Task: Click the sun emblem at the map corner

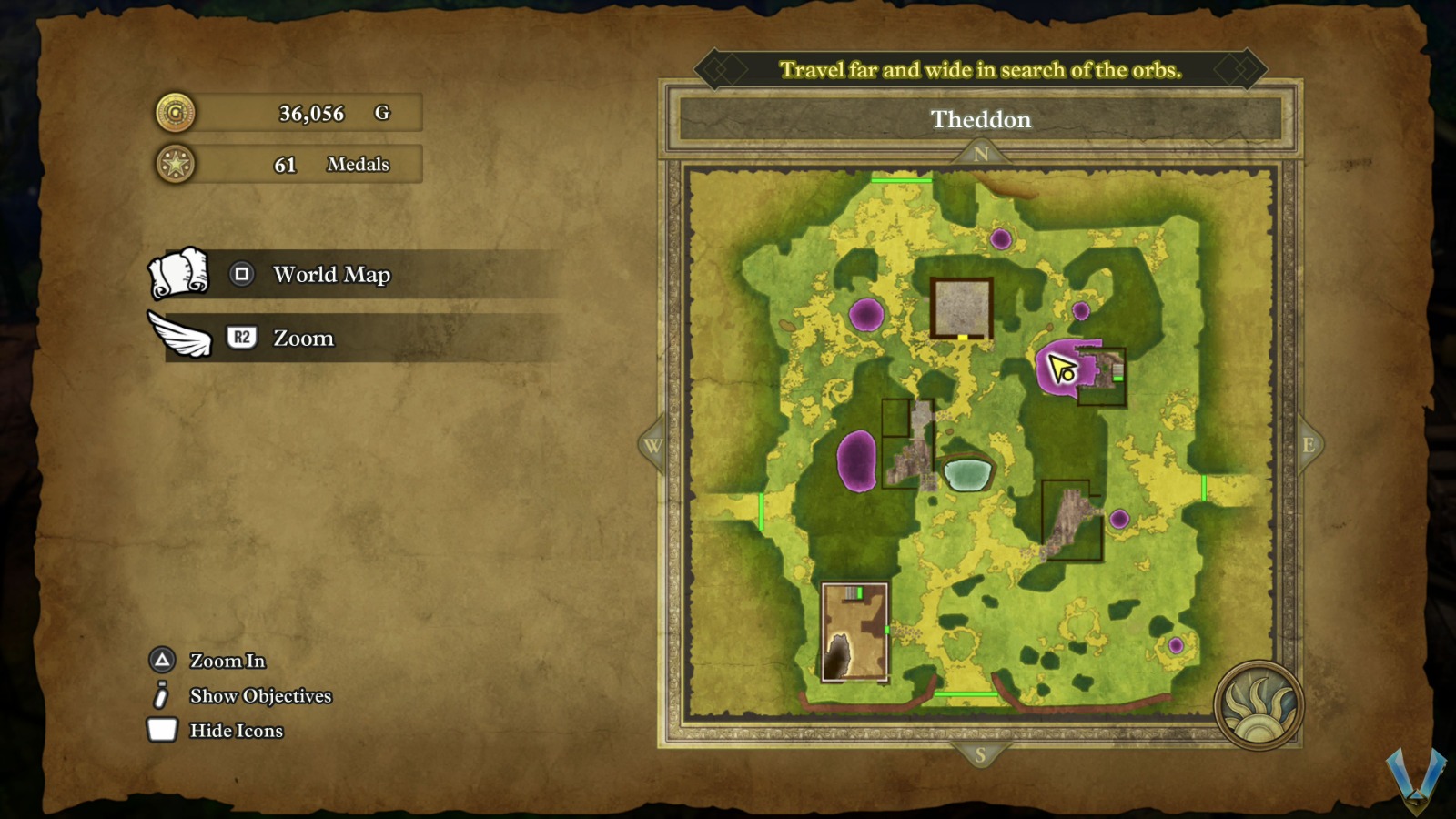Action: [x=1259, y=705]
